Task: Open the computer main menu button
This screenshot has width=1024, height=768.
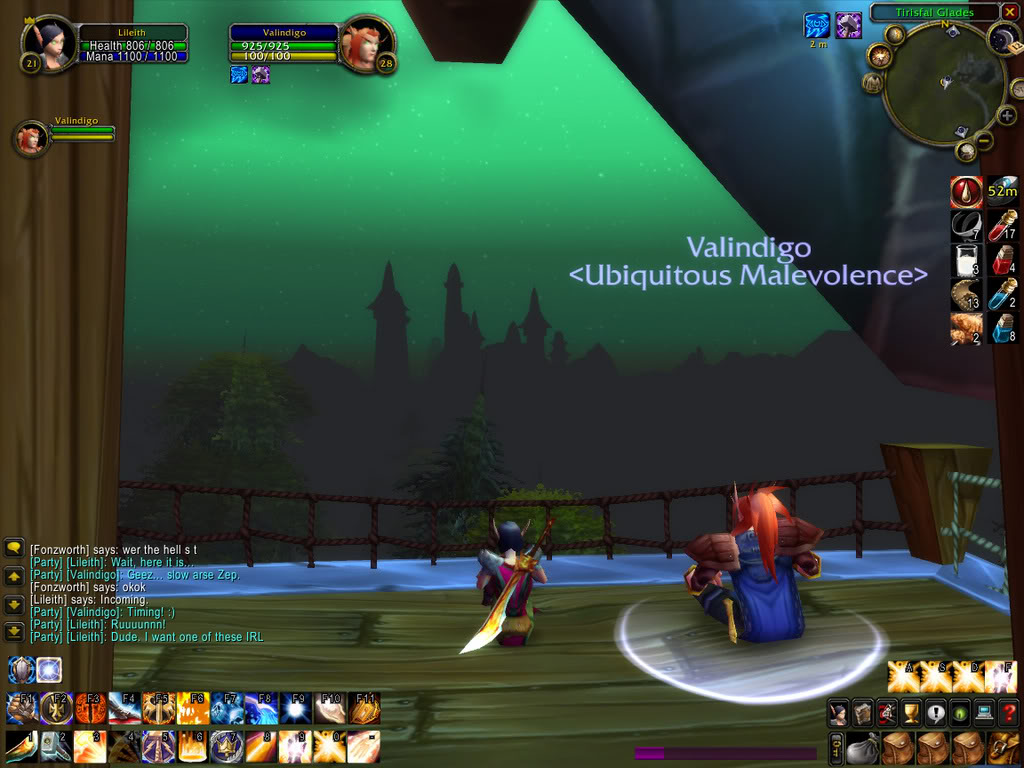Action: pos(984,713)
